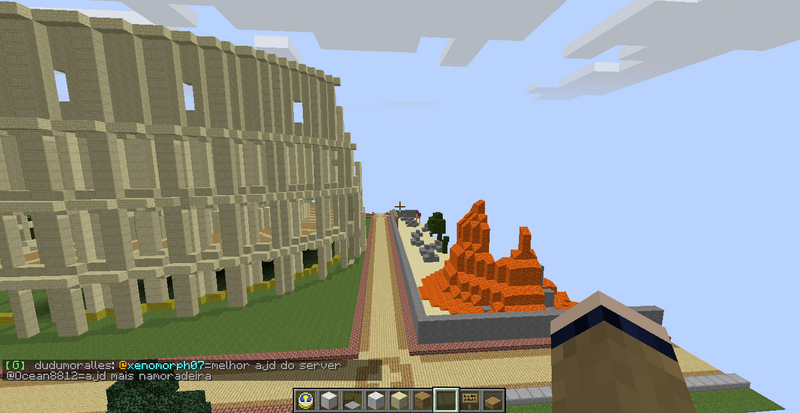Select the wooden half-slab hotbar slot
800x413 pixels.
(x=491, y=402)
